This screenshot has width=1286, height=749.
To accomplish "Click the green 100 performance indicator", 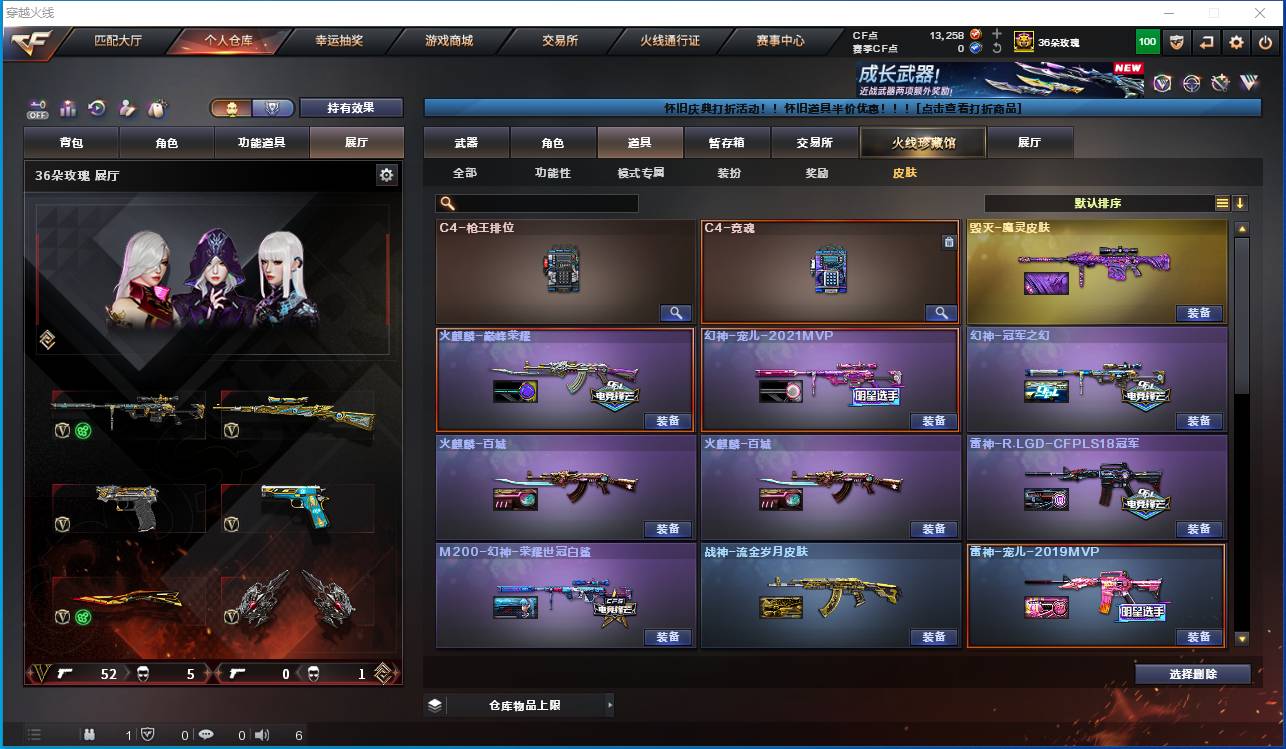I will 1148,41.
